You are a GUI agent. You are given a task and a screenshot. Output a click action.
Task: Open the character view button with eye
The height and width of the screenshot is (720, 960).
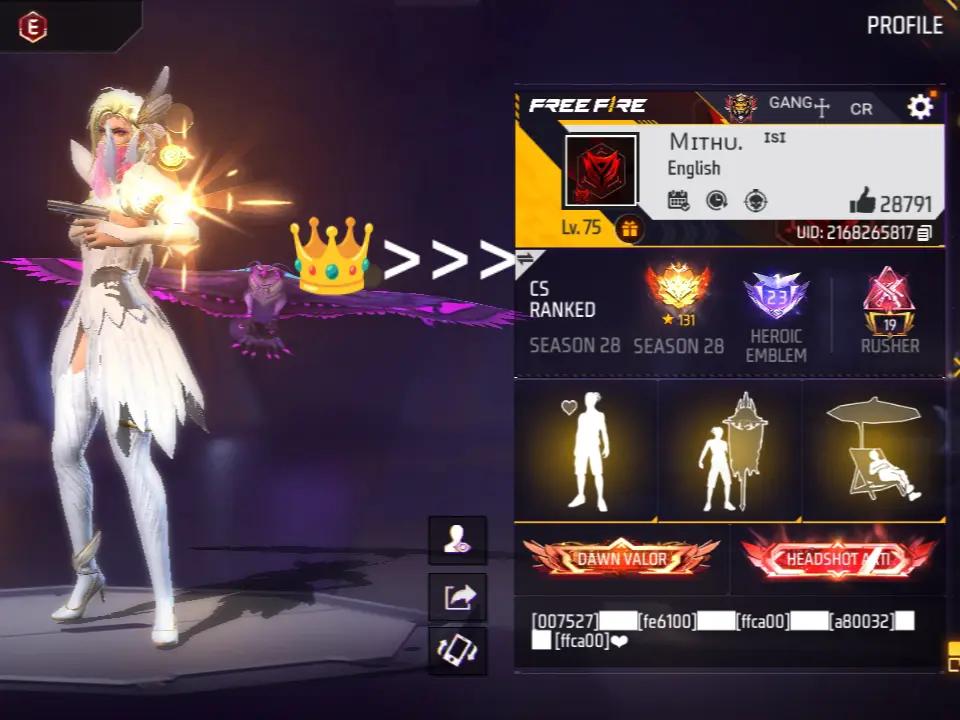click(458, 541)
